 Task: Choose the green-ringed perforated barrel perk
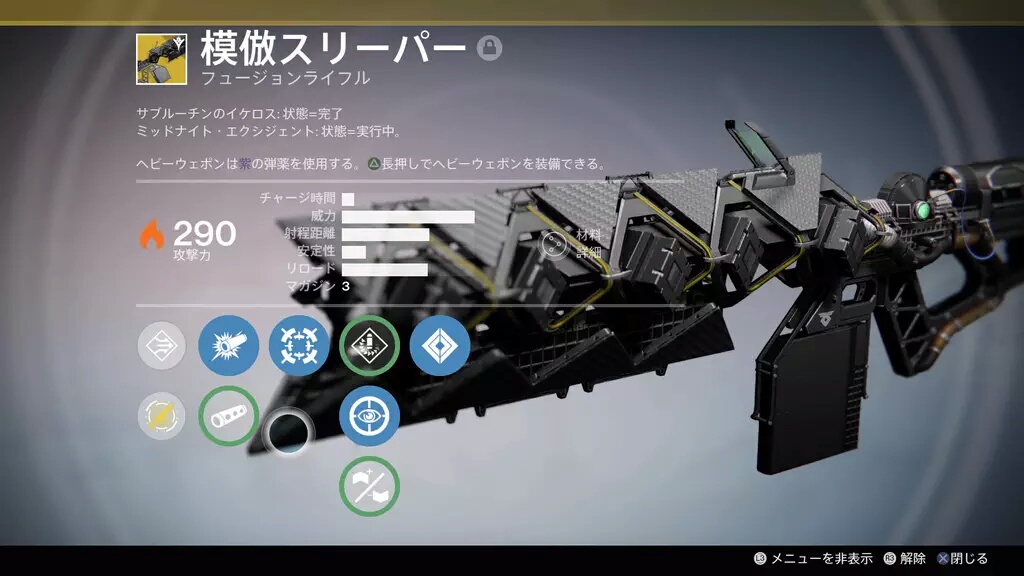click(x=229, y=416)
